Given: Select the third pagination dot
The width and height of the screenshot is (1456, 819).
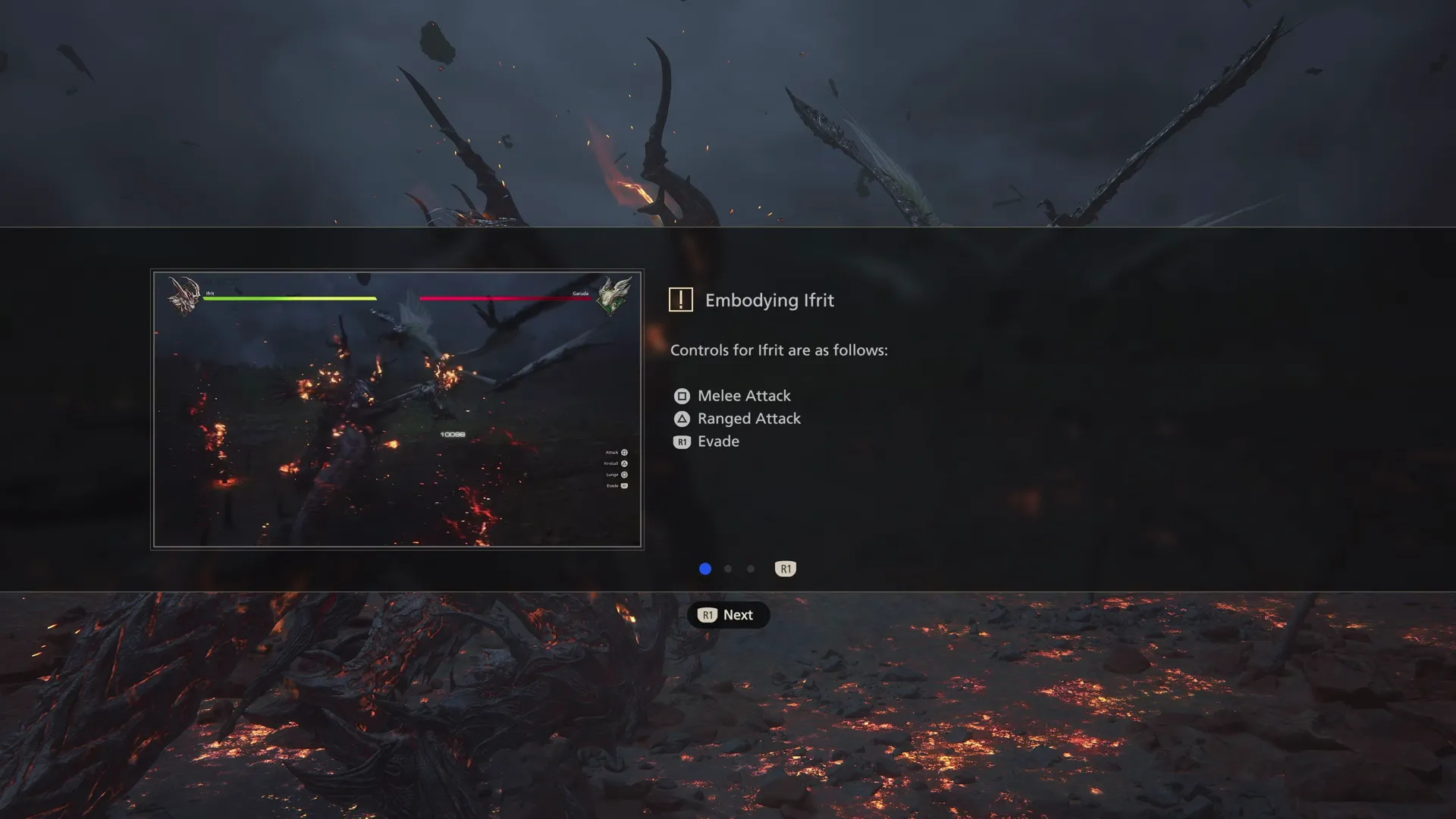Looking at the screenshot, I should tap(751, 569).
